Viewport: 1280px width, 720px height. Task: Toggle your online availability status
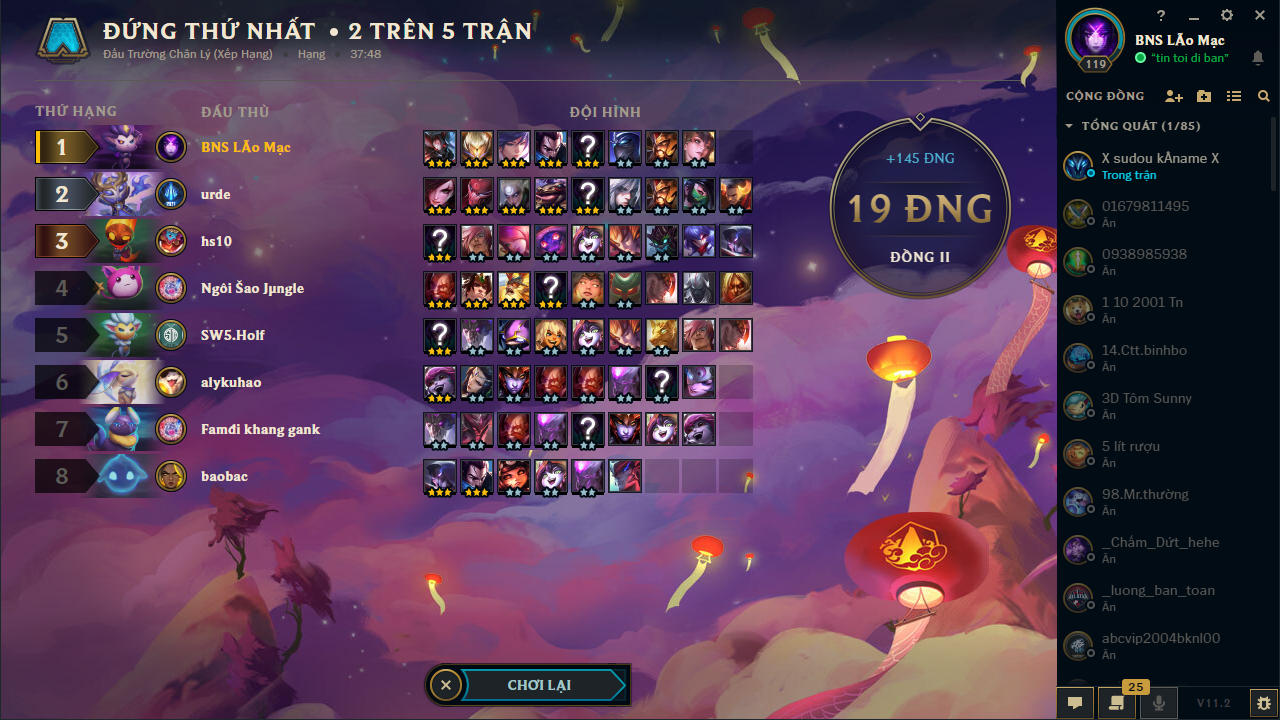(1140, 58)
